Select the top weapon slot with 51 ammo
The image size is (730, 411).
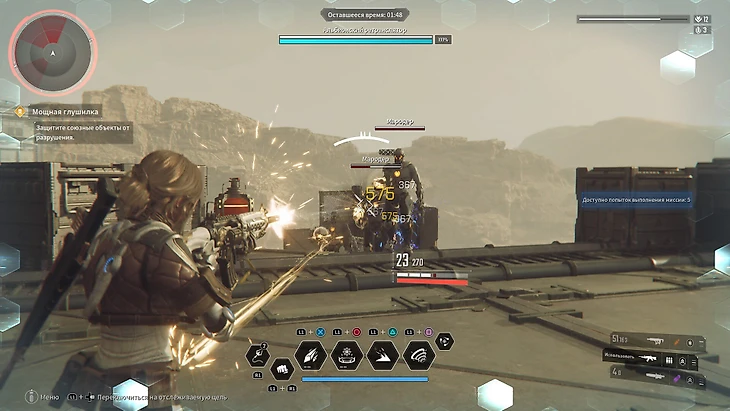[x=650, y=340]
